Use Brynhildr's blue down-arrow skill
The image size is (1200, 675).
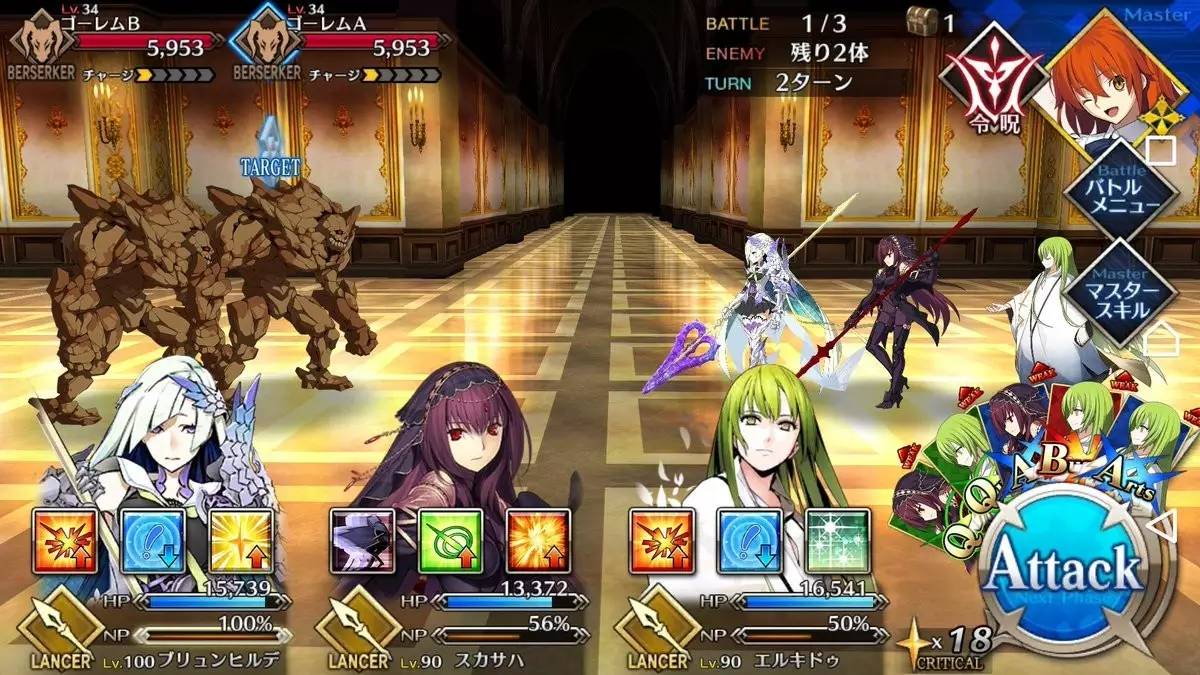153,541
